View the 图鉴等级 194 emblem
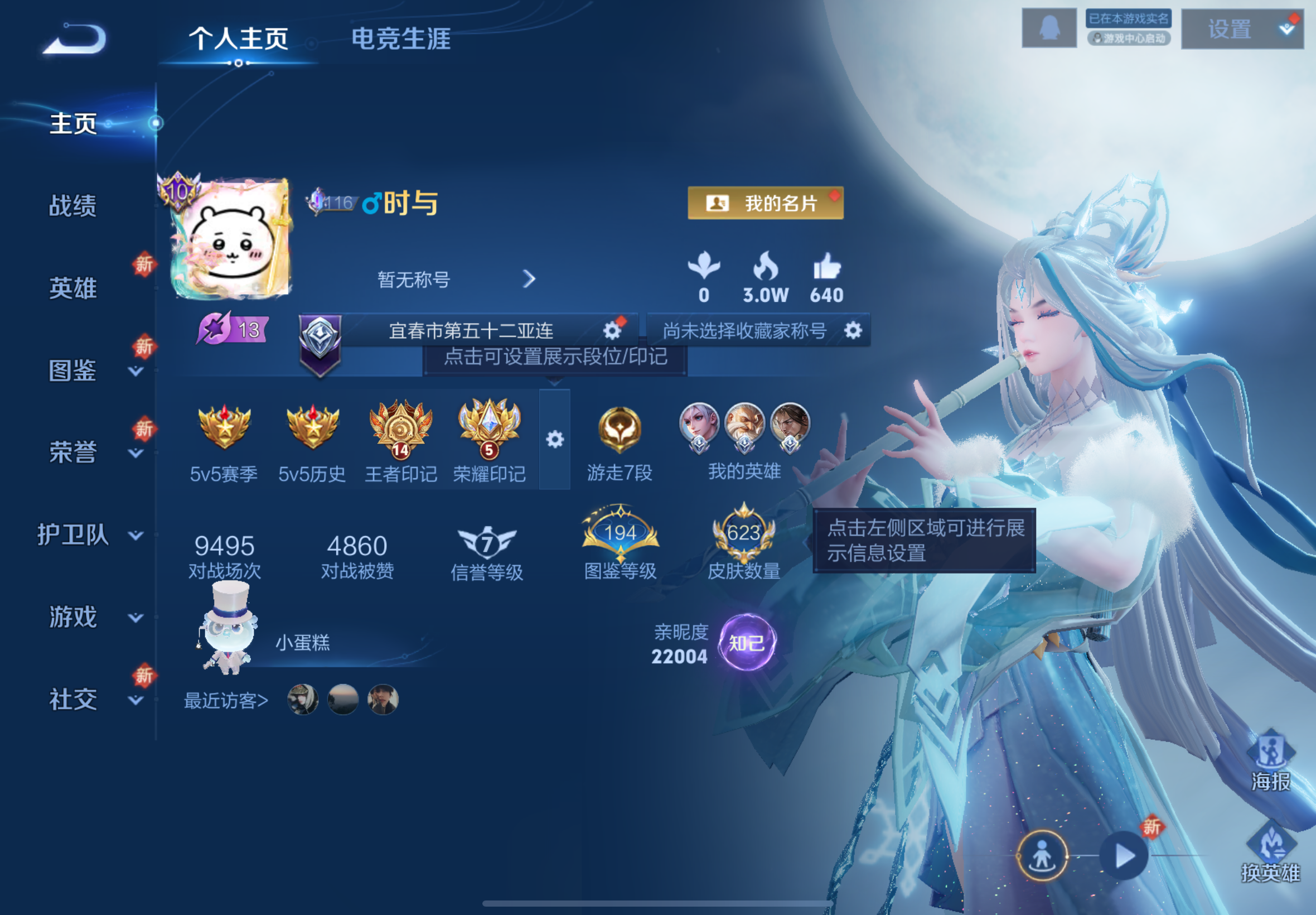 coord(620,533)
